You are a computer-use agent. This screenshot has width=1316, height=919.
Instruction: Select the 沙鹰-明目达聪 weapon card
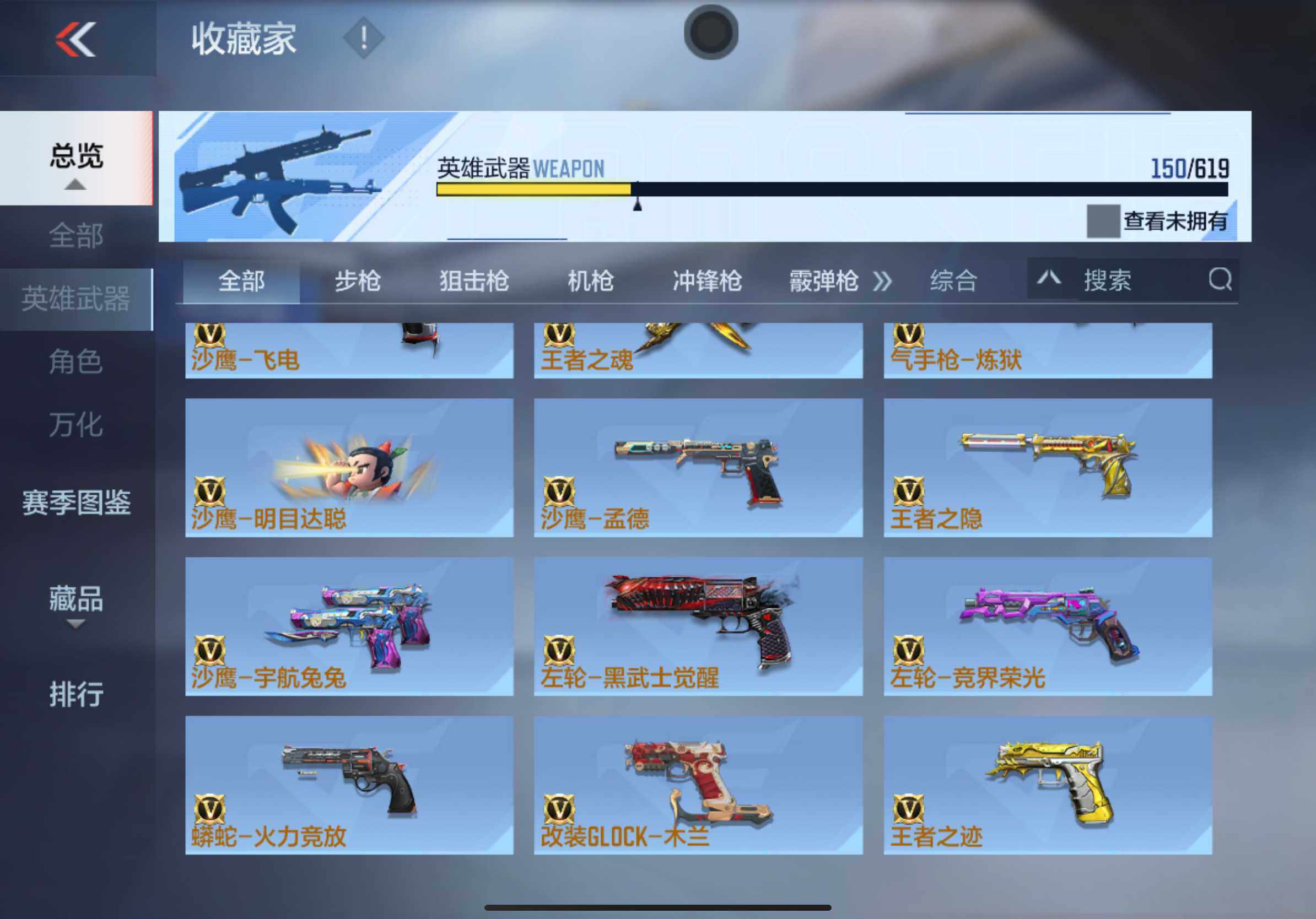coord(349,468)
